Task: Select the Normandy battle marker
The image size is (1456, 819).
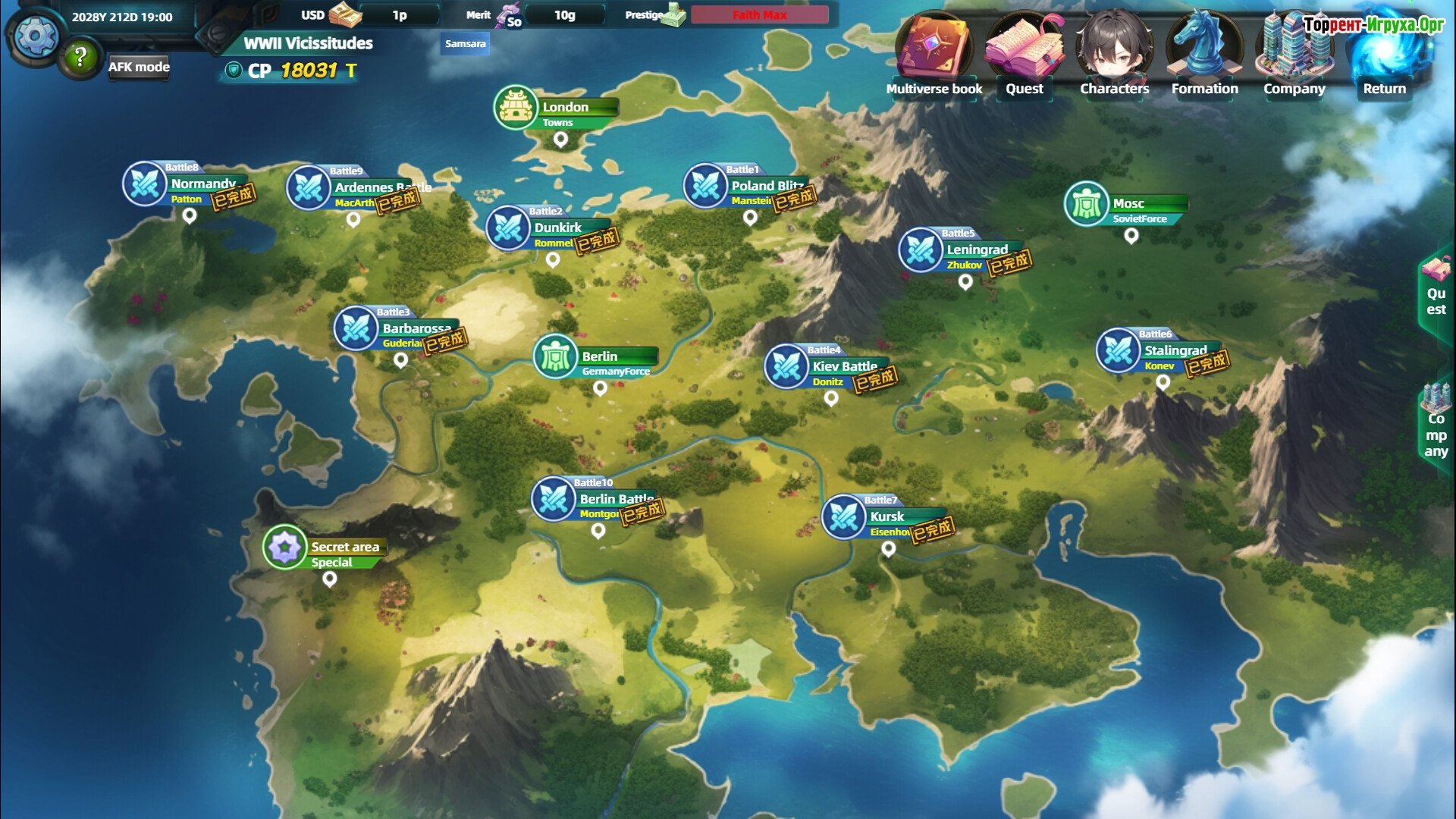Action: pyautogui.click(x=145, y=184)
